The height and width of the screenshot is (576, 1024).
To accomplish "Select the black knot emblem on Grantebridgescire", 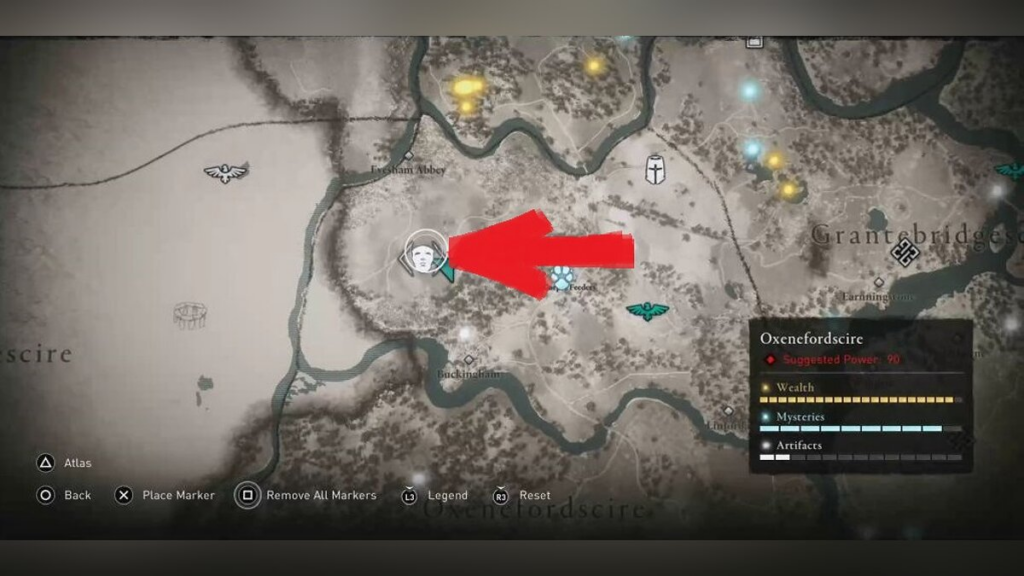I will click(906, 250).
